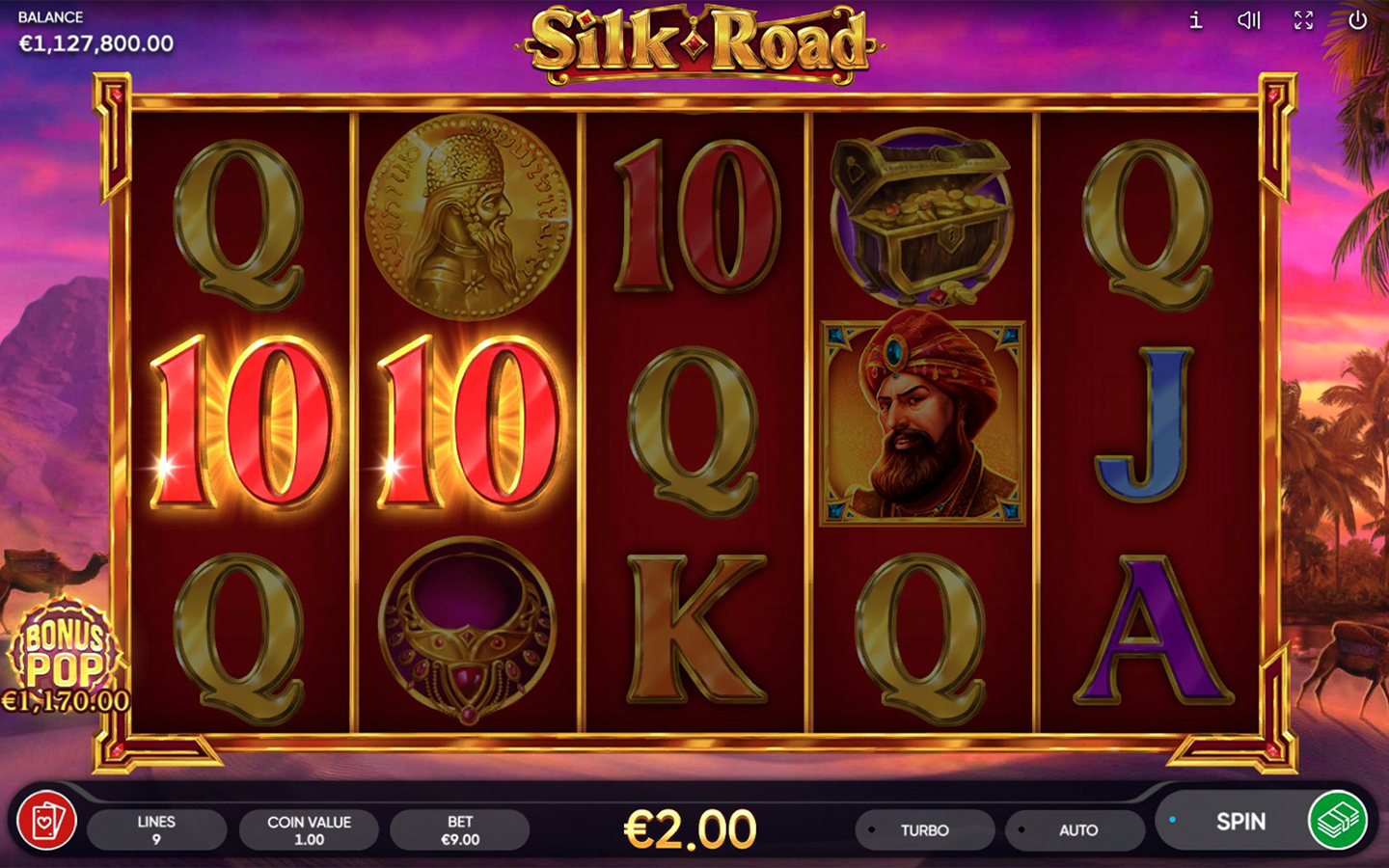Open the red playing cards feature menu
Image resolution: width=1389 pixels, height=868 pixels.
point(45,823)
